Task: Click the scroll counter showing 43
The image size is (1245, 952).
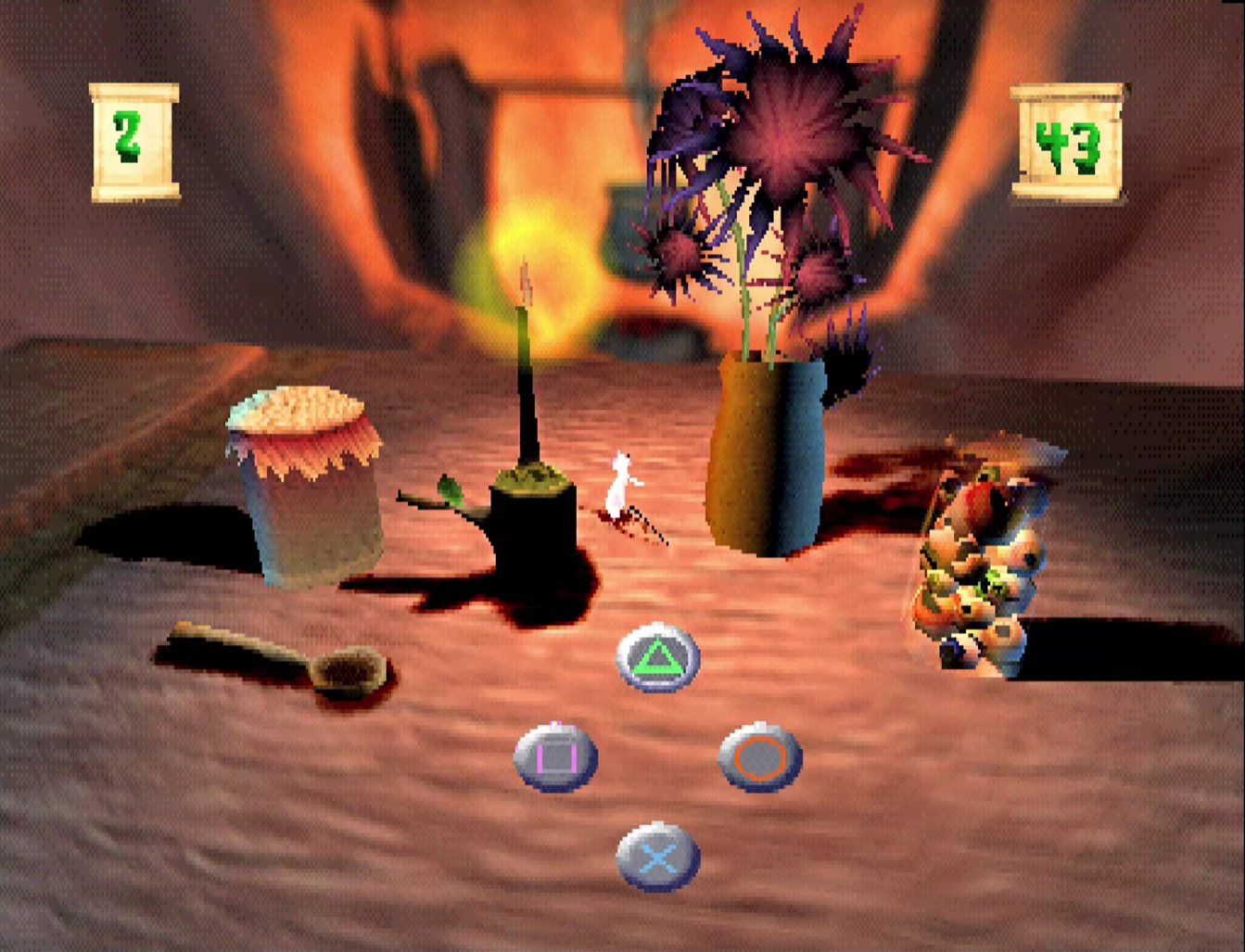Action: [1068, 141]
